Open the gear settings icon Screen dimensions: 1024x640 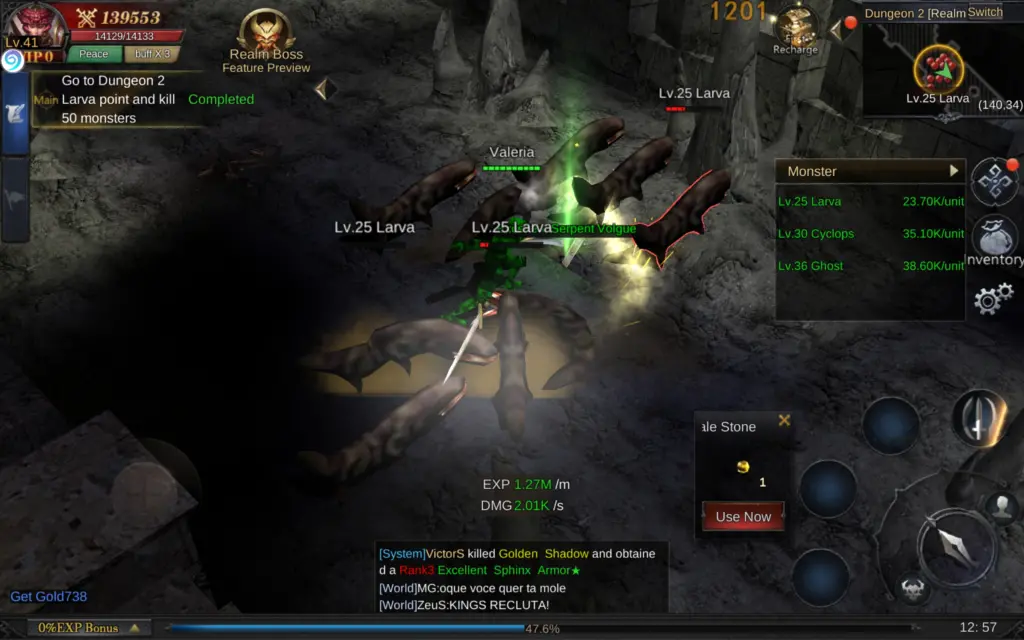click(x=994, y=299)
